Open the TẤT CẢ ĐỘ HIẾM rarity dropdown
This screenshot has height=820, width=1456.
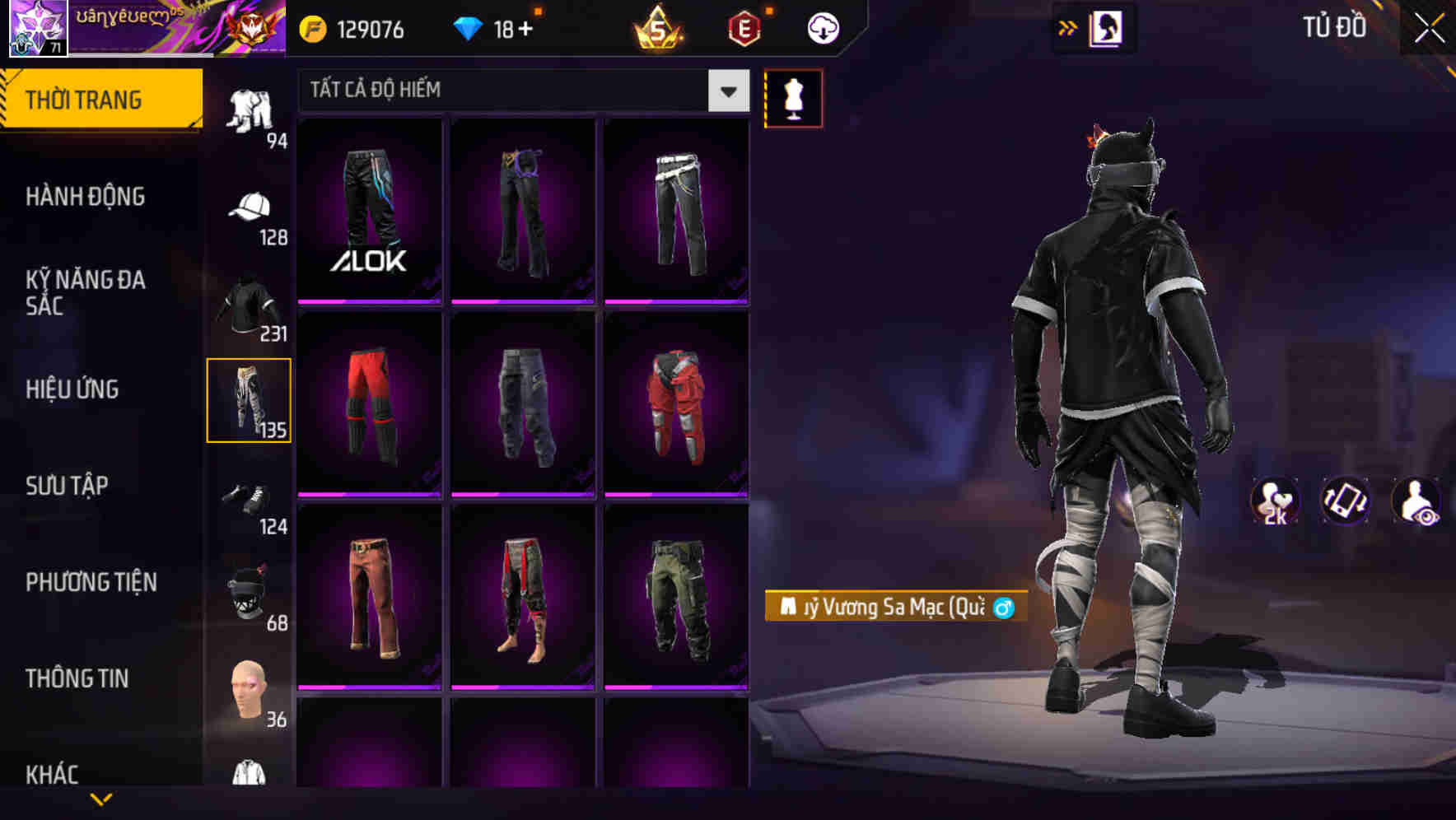(x=519, y=90)
